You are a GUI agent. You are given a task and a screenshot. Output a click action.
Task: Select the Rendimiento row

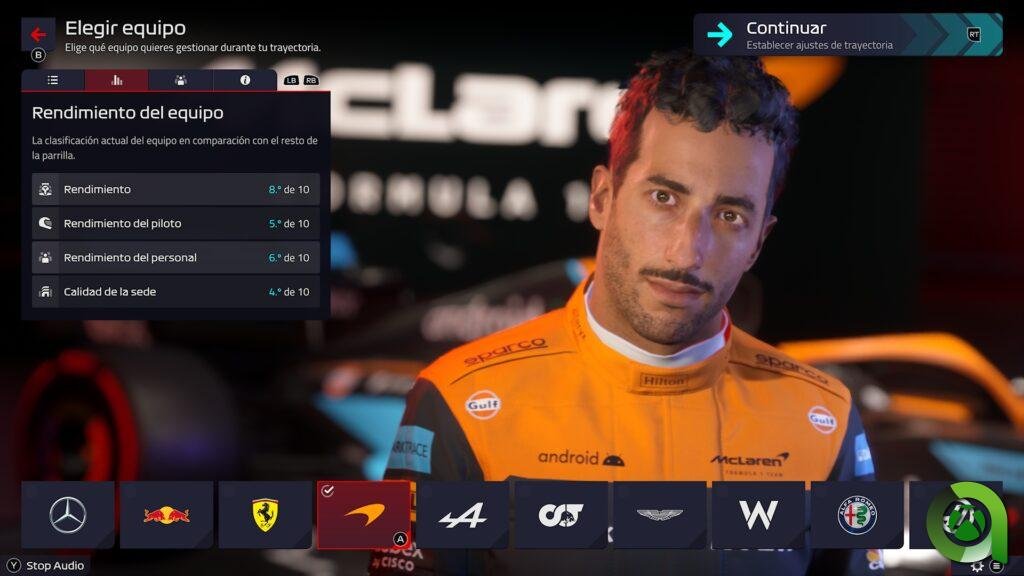[x=176, y=189]
